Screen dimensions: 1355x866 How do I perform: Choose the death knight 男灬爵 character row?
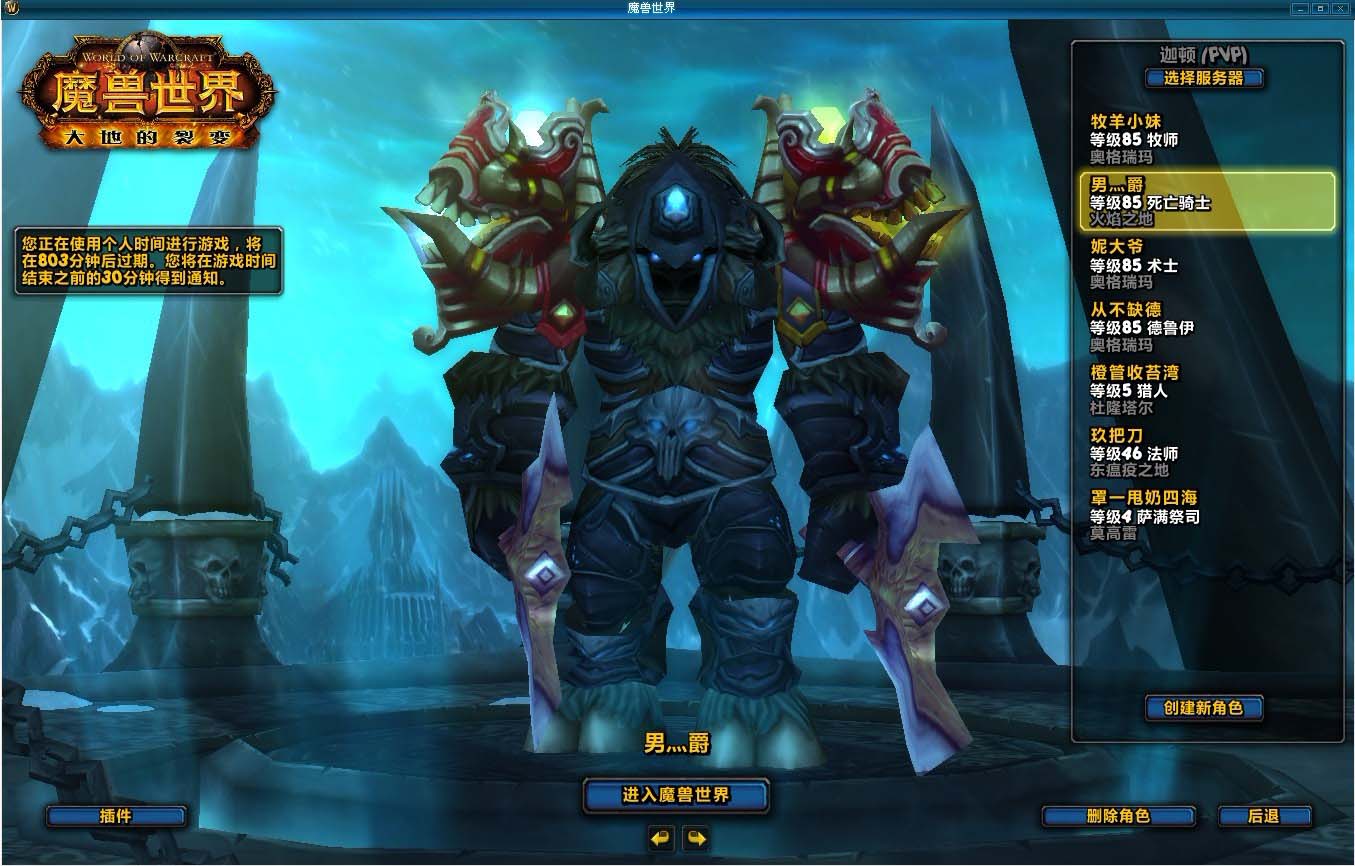(1207, 201)
